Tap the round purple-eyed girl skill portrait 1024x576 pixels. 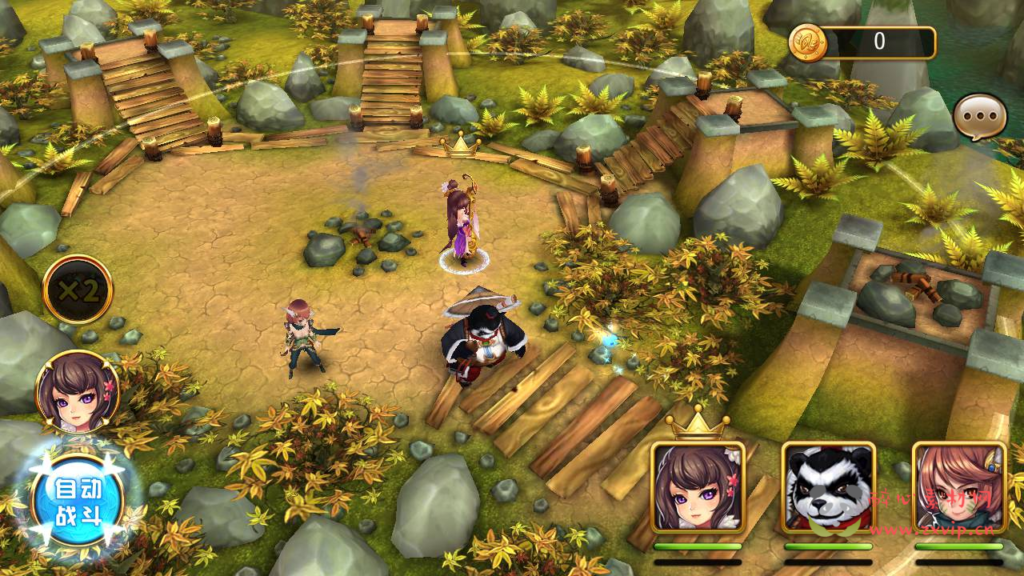(78, 390)
